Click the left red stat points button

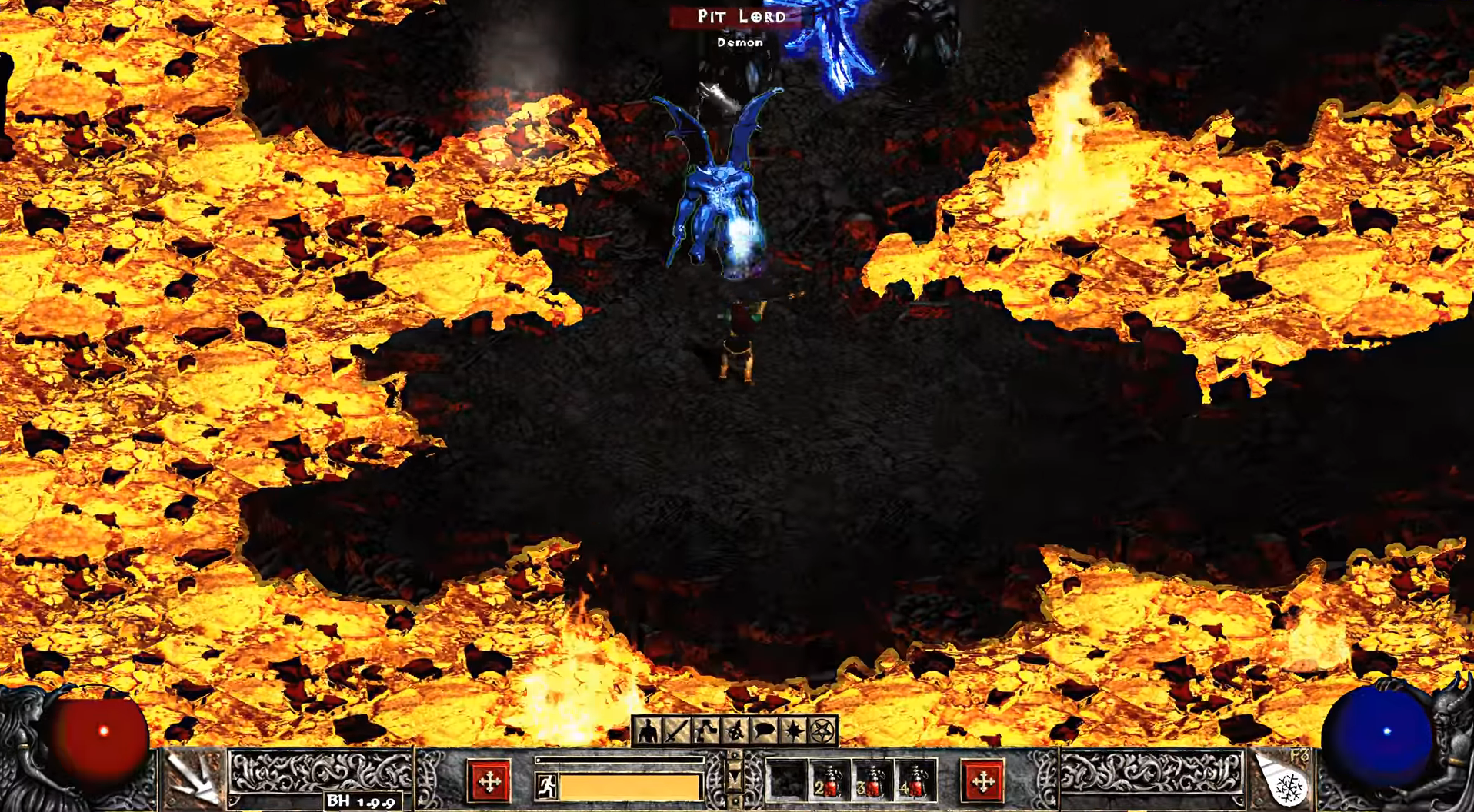[x=489, y=782]
